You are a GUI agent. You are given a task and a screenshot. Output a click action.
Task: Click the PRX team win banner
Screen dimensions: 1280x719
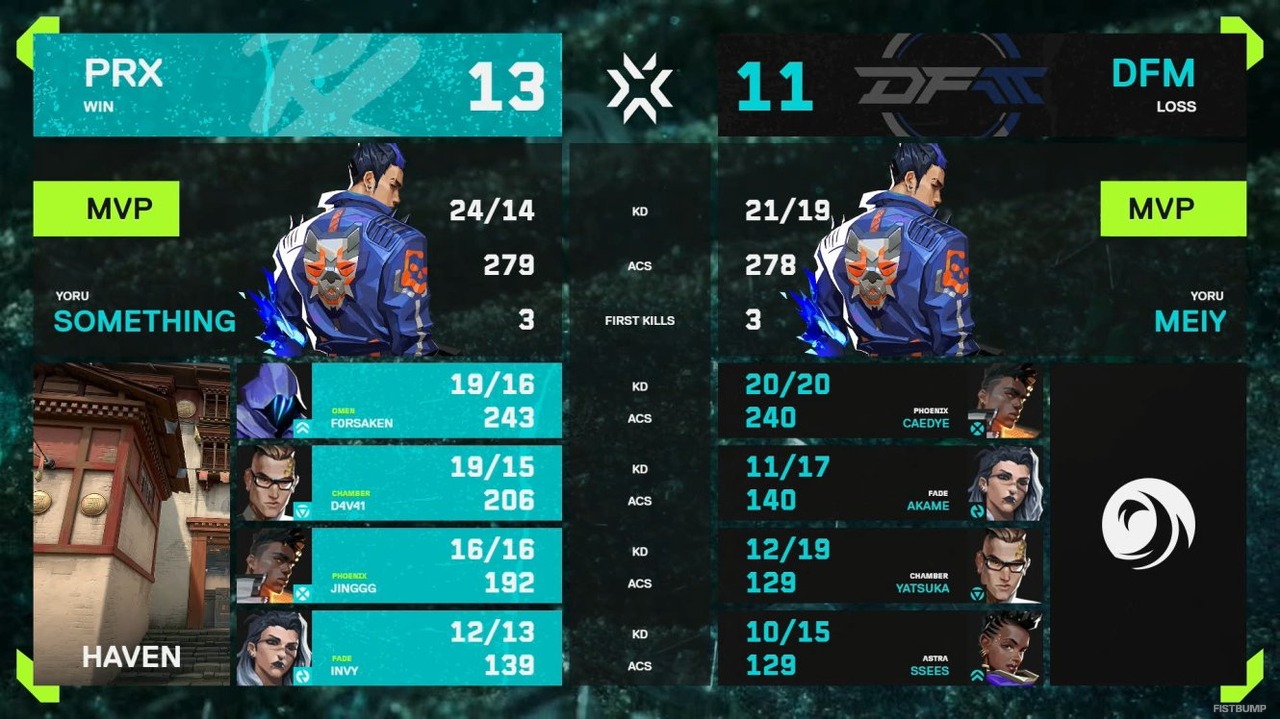tap(297, 85)
